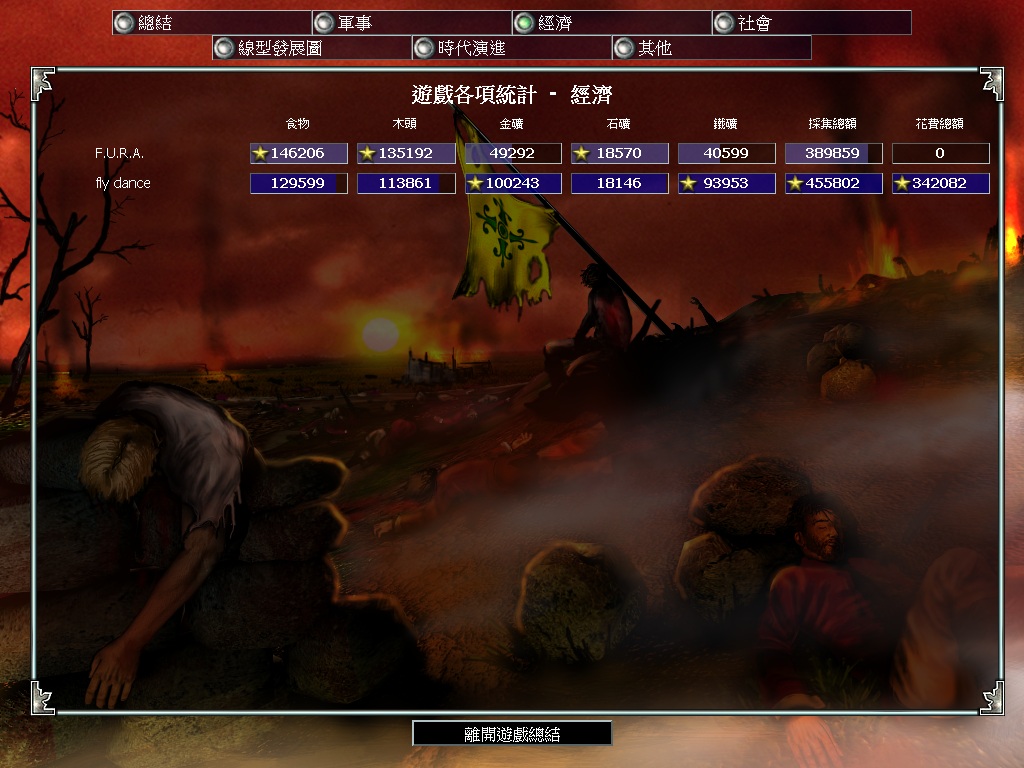Switch to the 其他 other tab
Image resolution: width=1024 pixels, height=768 pixels.
coord(711,47)
